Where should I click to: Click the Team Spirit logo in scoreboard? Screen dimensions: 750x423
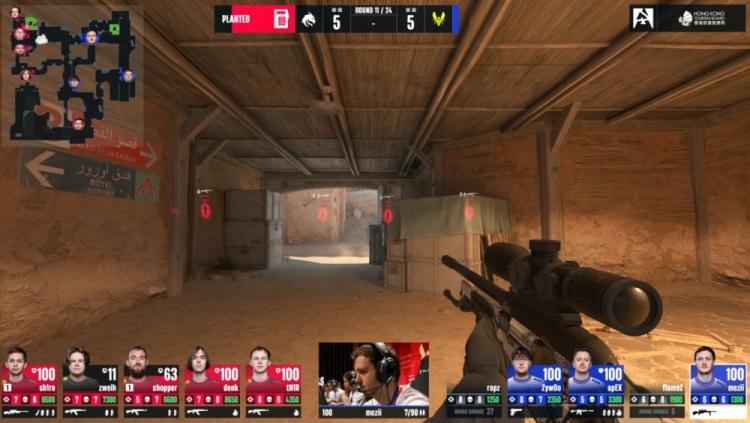(x=309, y=19)
